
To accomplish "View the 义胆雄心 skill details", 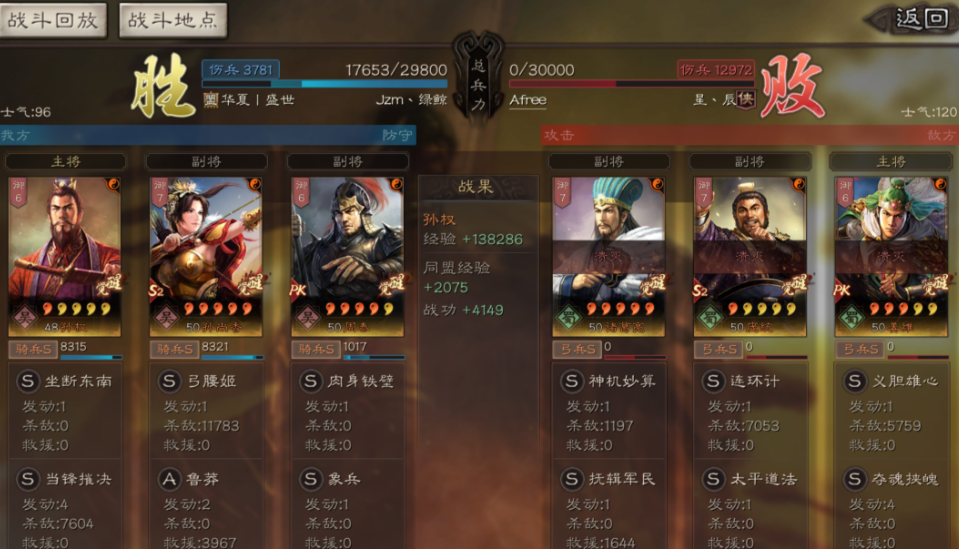I will (x=890, y=381).
